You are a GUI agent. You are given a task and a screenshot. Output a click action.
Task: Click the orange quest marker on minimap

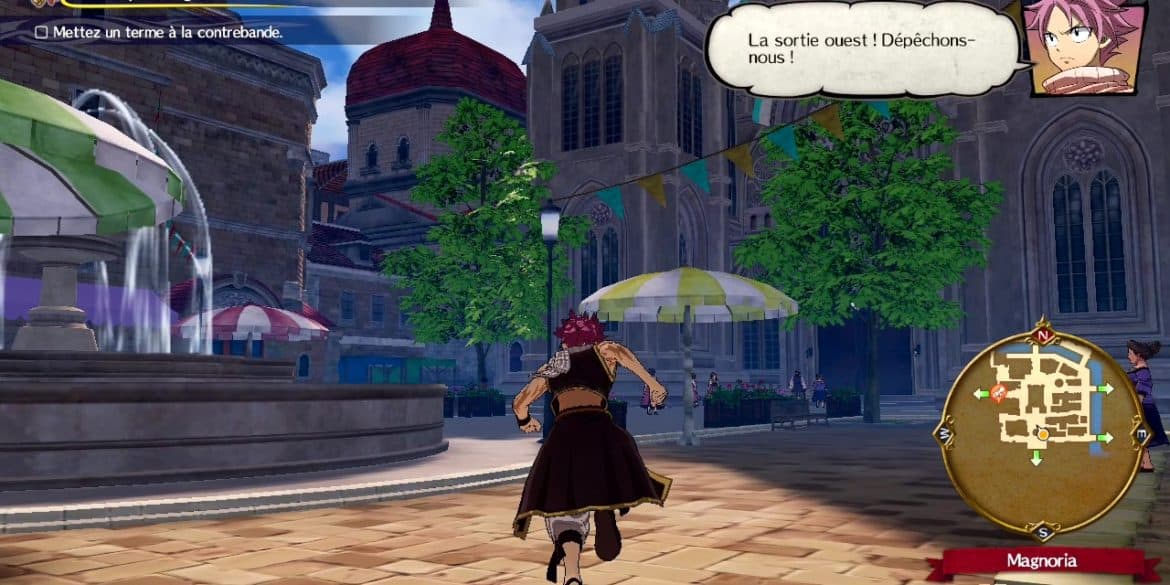pos(999,394)
